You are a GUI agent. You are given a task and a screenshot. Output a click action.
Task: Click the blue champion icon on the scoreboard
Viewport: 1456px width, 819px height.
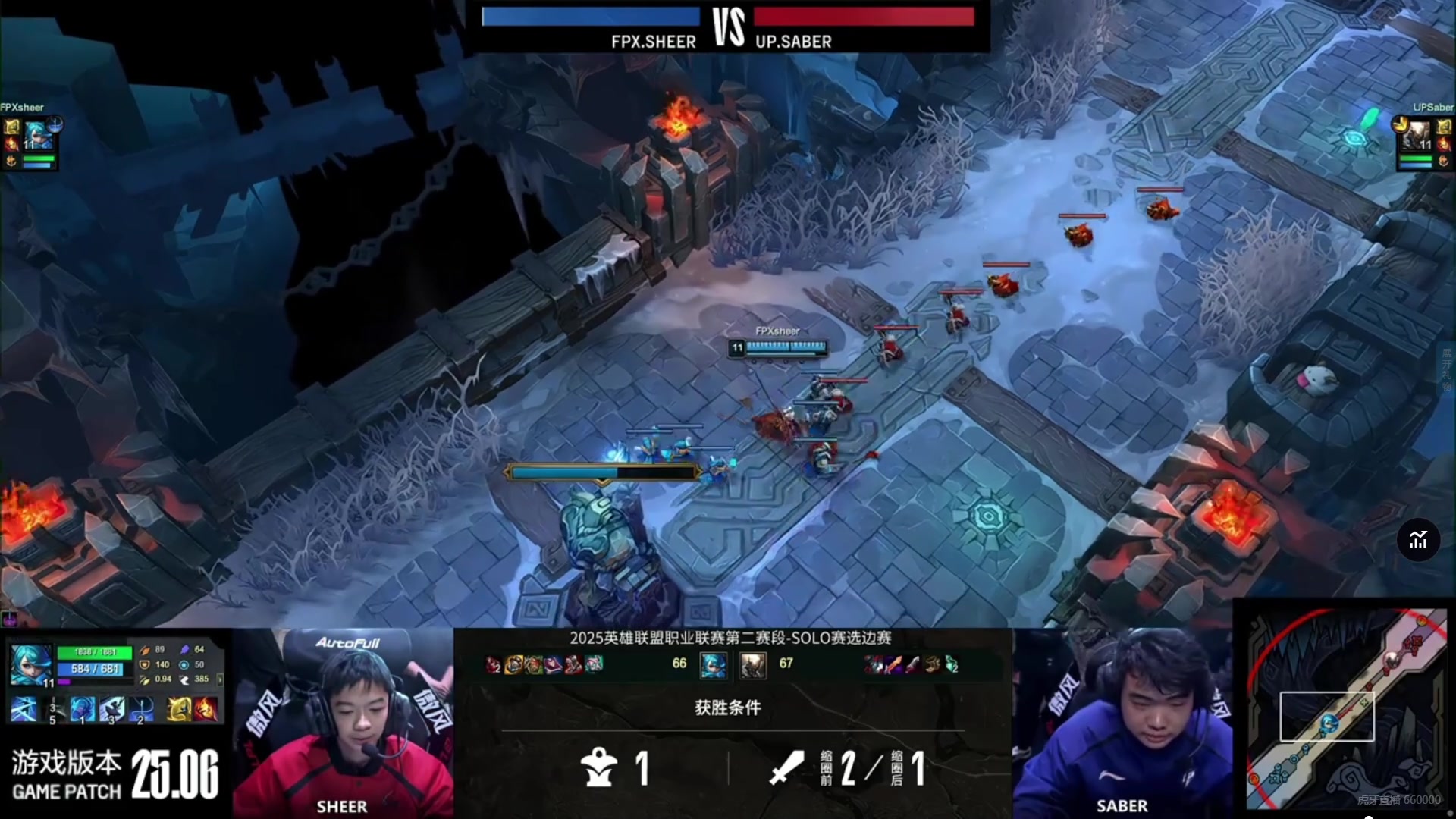(713, 665)
